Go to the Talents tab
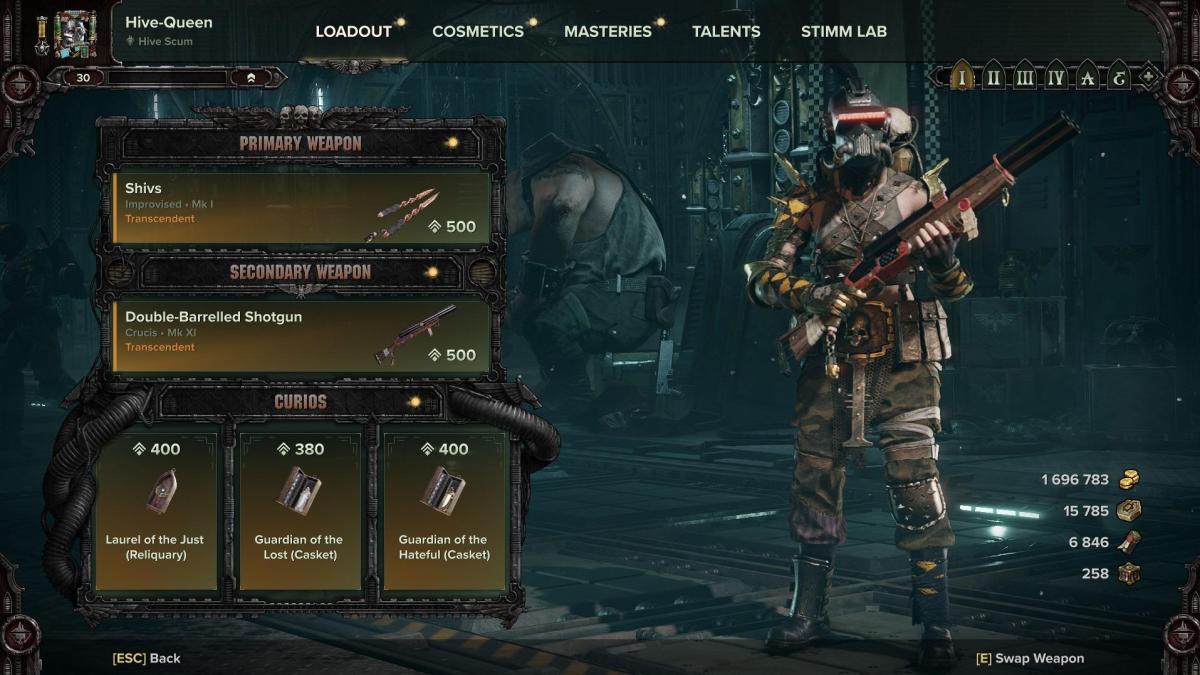1200x675 pixels. tap(726, 31)
